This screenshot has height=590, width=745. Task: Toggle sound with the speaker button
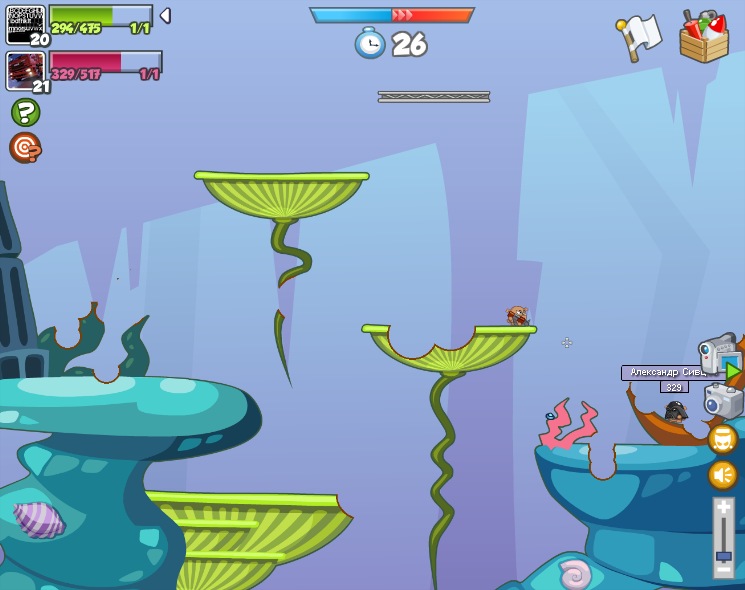pos(722,474)
